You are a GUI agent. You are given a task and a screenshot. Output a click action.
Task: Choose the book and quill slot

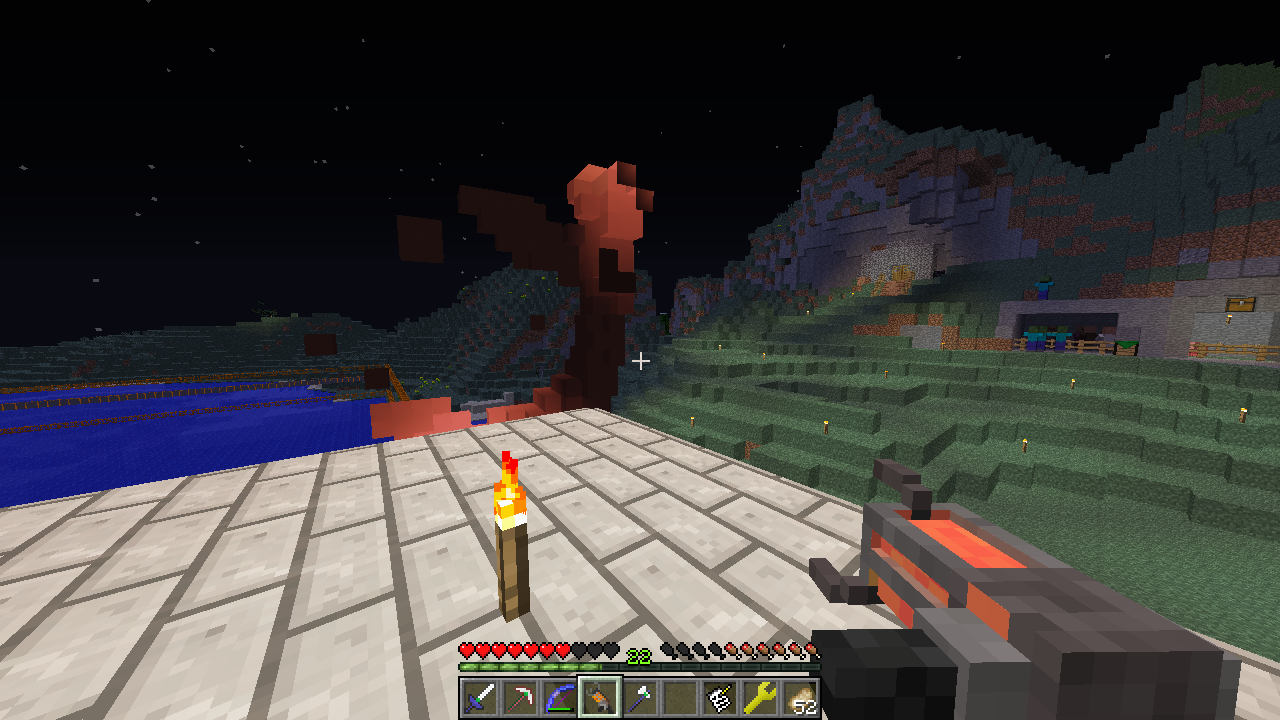720,697
